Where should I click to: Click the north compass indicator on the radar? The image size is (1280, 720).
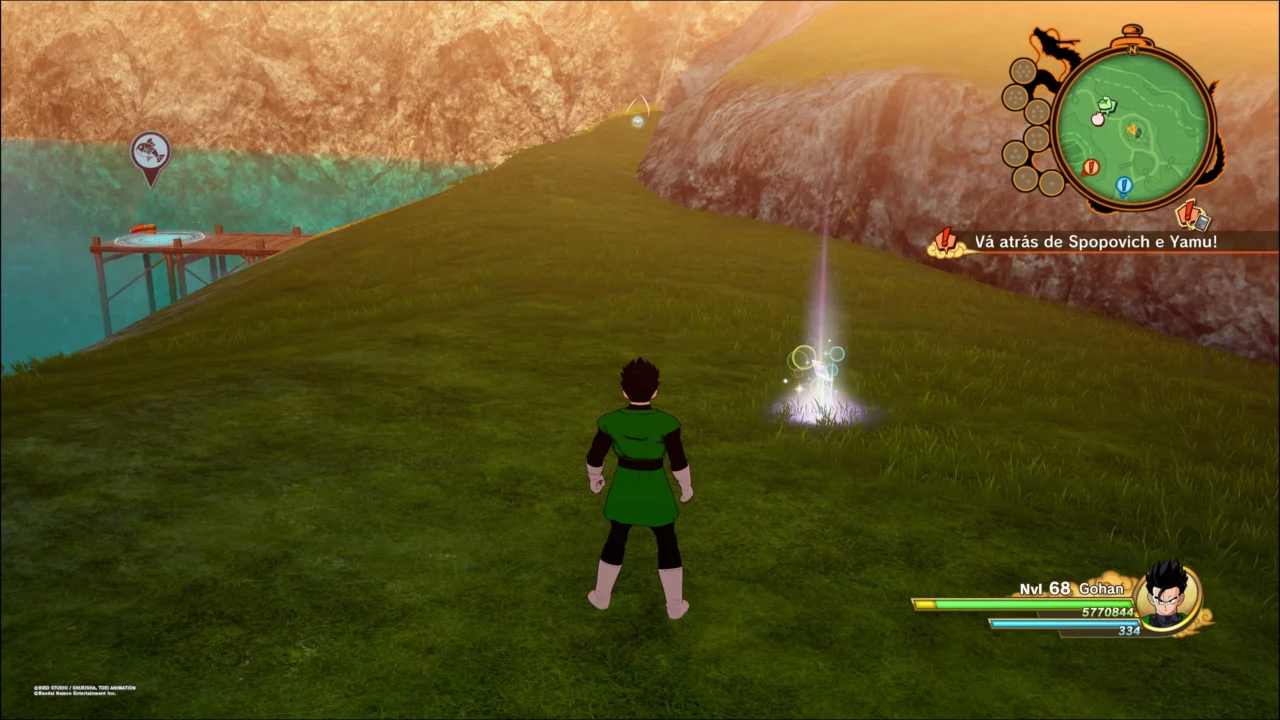point(1133,48)
